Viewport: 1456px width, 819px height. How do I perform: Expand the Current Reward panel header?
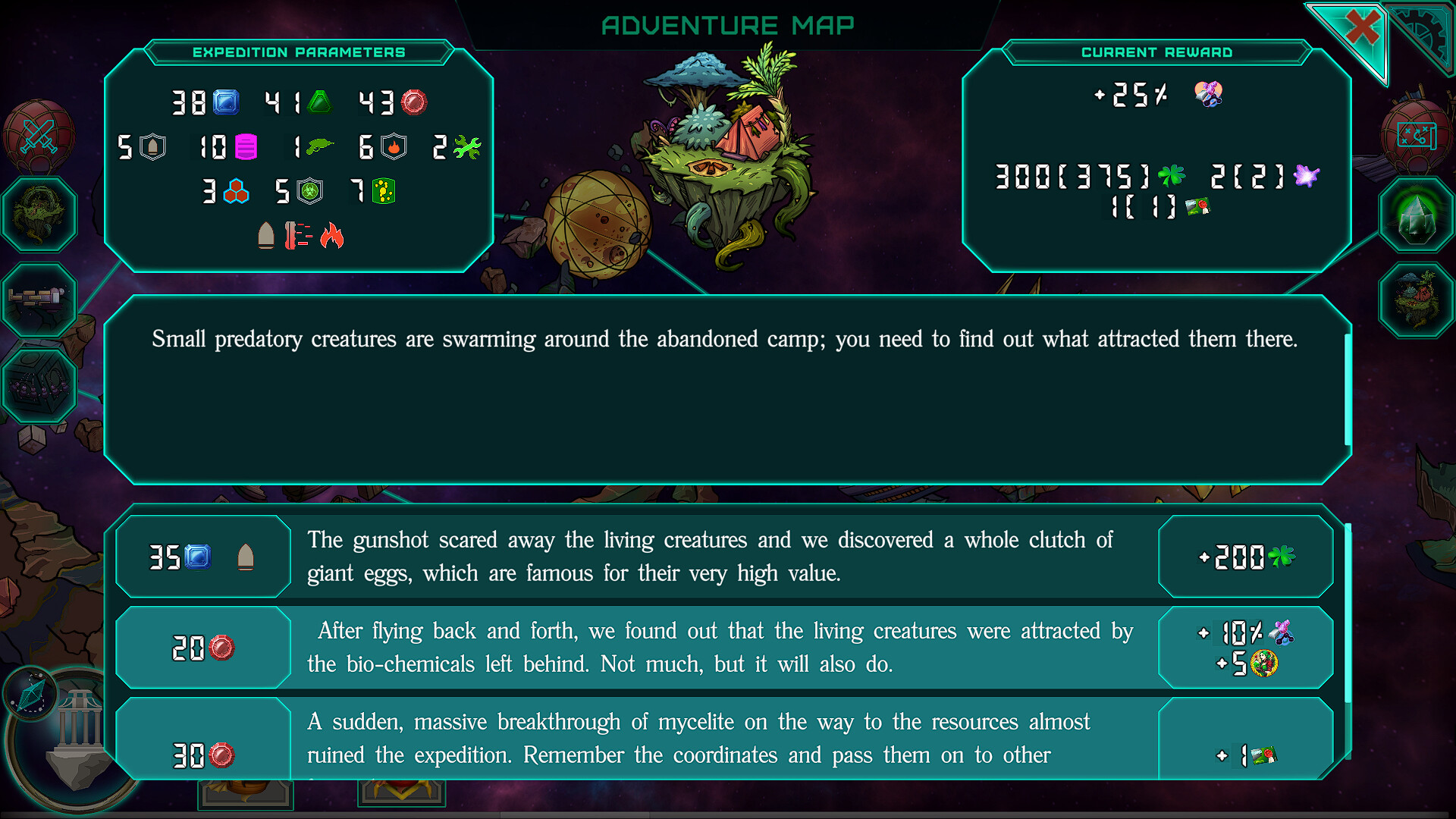(1158, 52)
